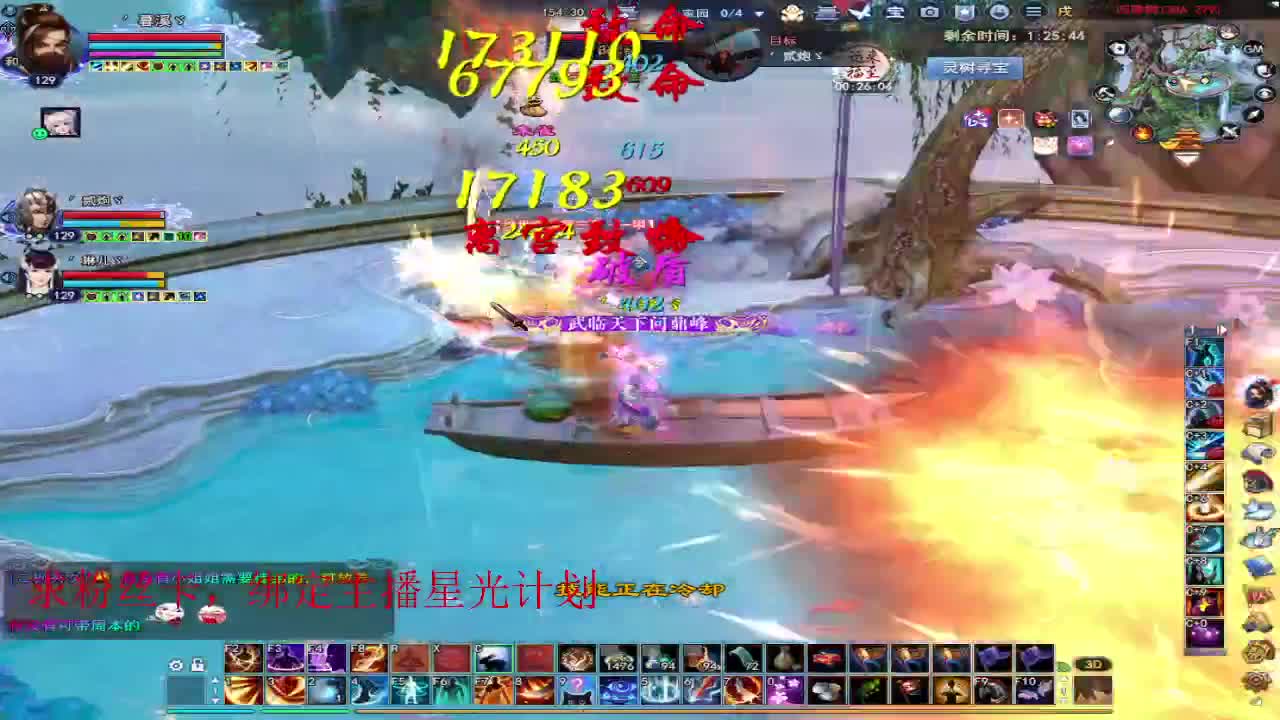Screen dimensions: 1280x720
Task: Open the hamburger menu icon in top bar
Action: (1034, 12)
